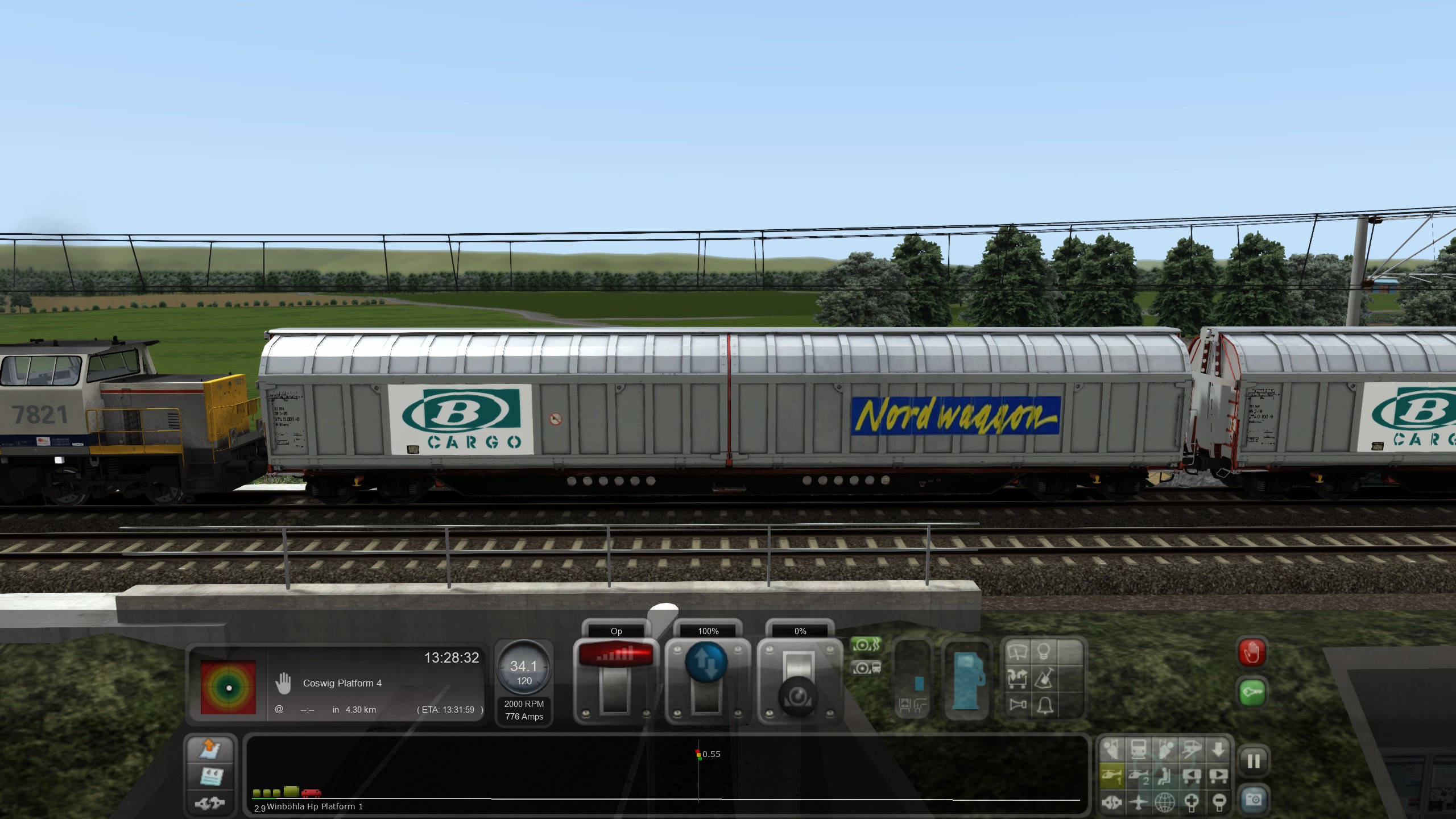
Task: Select helicopter camera view 1
Action: (x=1111, y=776)
